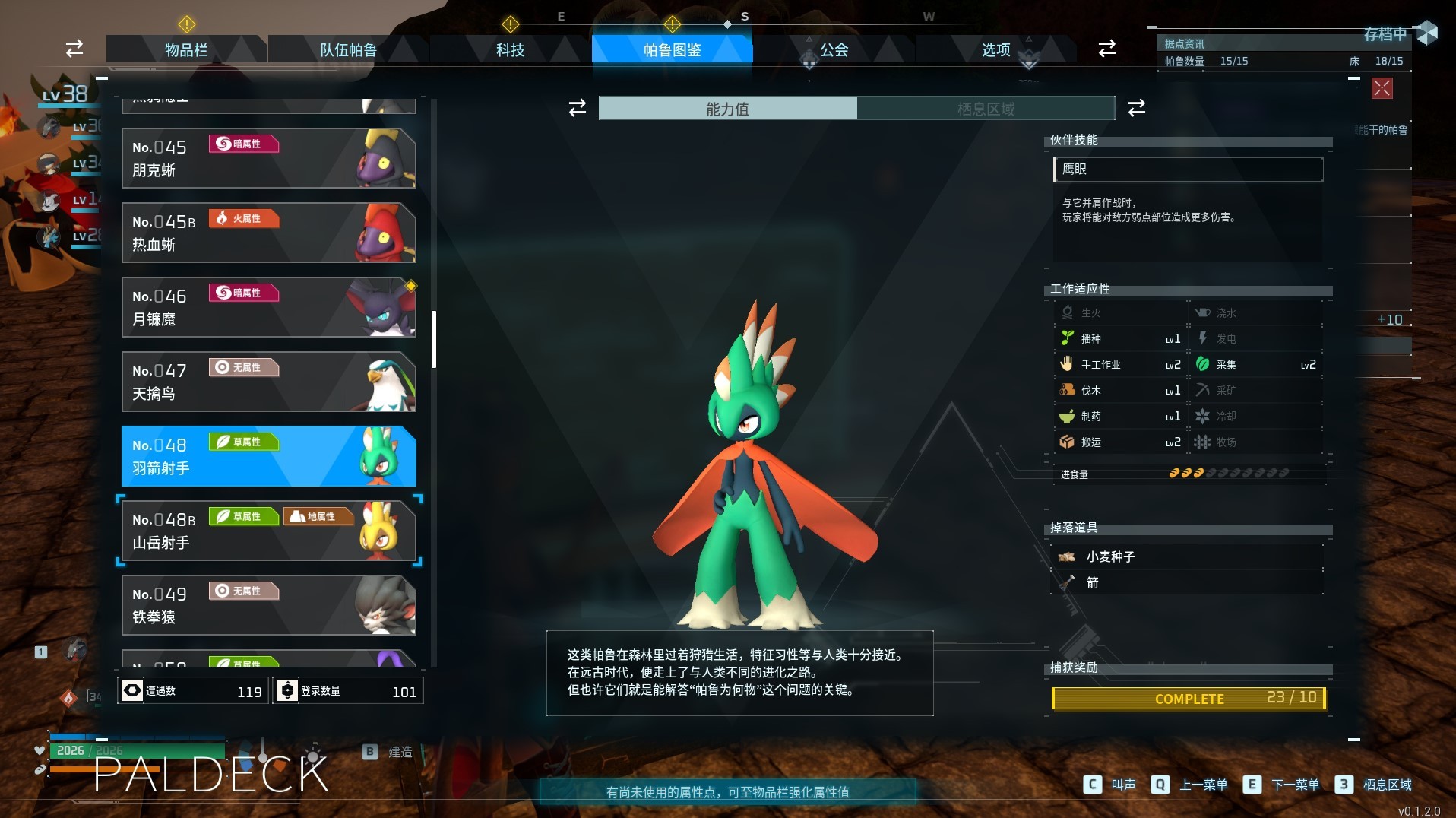Click the 采集 gathering icon
The image size is (1456, 818).
click(x=1203, y=364)
